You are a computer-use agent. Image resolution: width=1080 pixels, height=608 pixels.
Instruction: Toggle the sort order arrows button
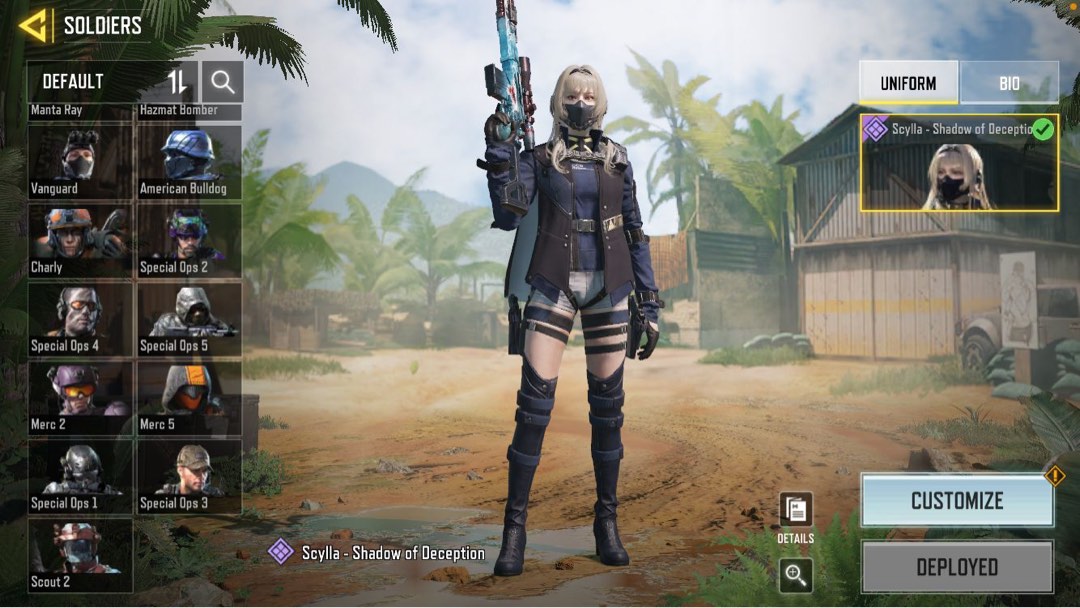(177, 81)
